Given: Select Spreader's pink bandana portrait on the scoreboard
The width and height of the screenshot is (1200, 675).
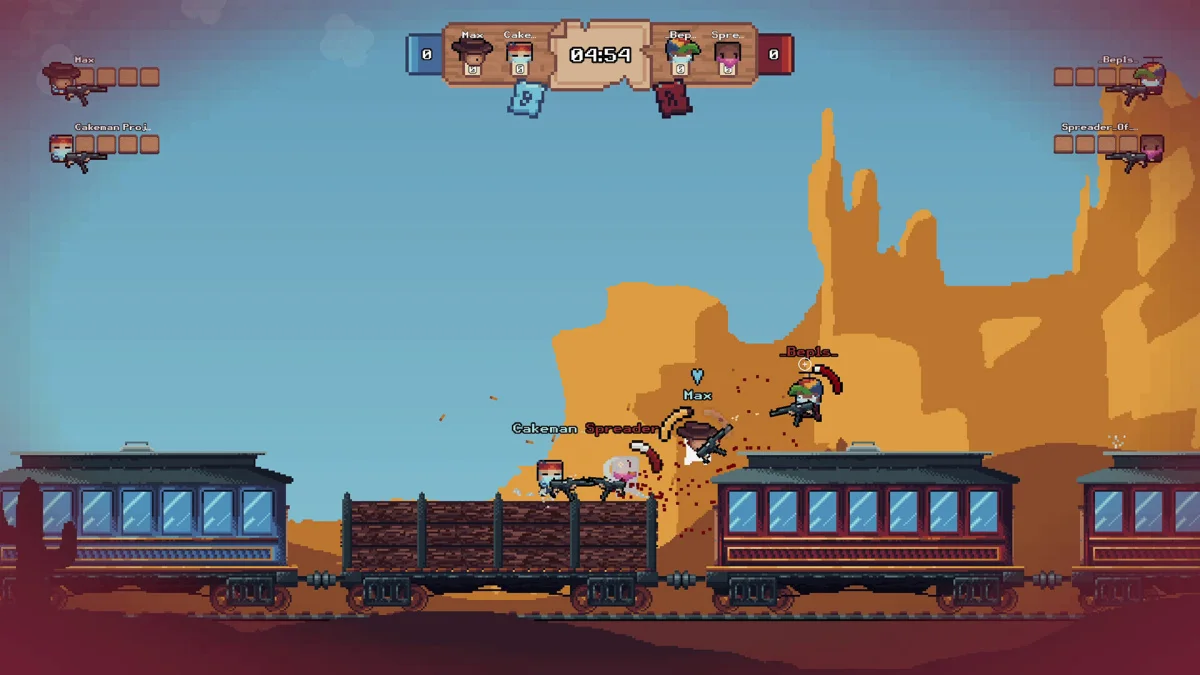Looking at the screenshot, I should tap(728, 56).
